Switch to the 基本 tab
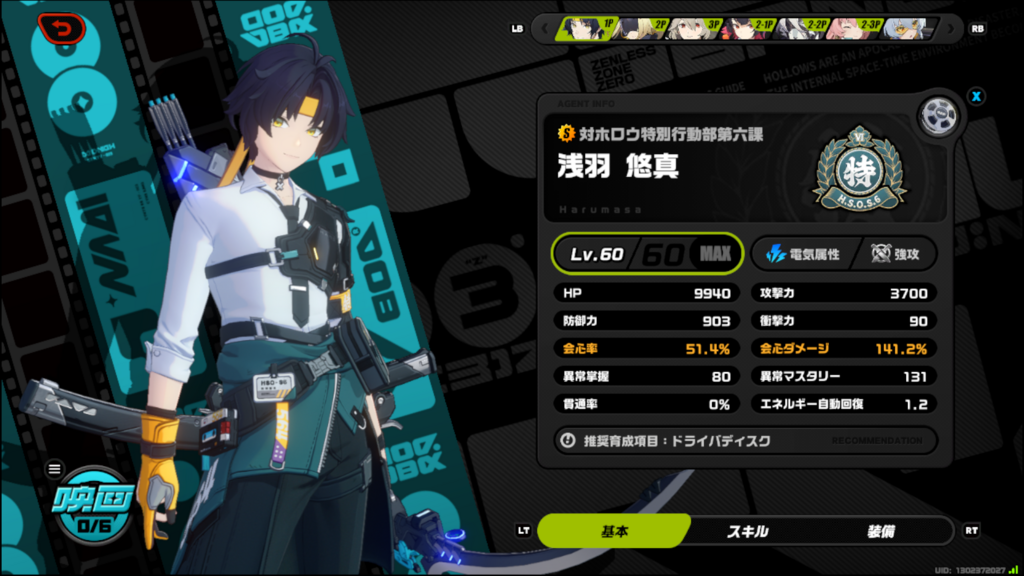 pos(614,531)
